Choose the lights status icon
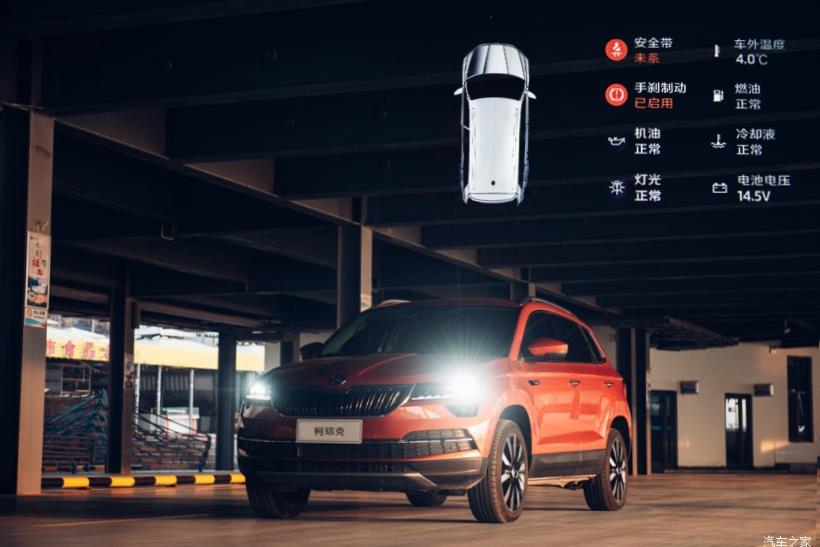 point(616,187)
